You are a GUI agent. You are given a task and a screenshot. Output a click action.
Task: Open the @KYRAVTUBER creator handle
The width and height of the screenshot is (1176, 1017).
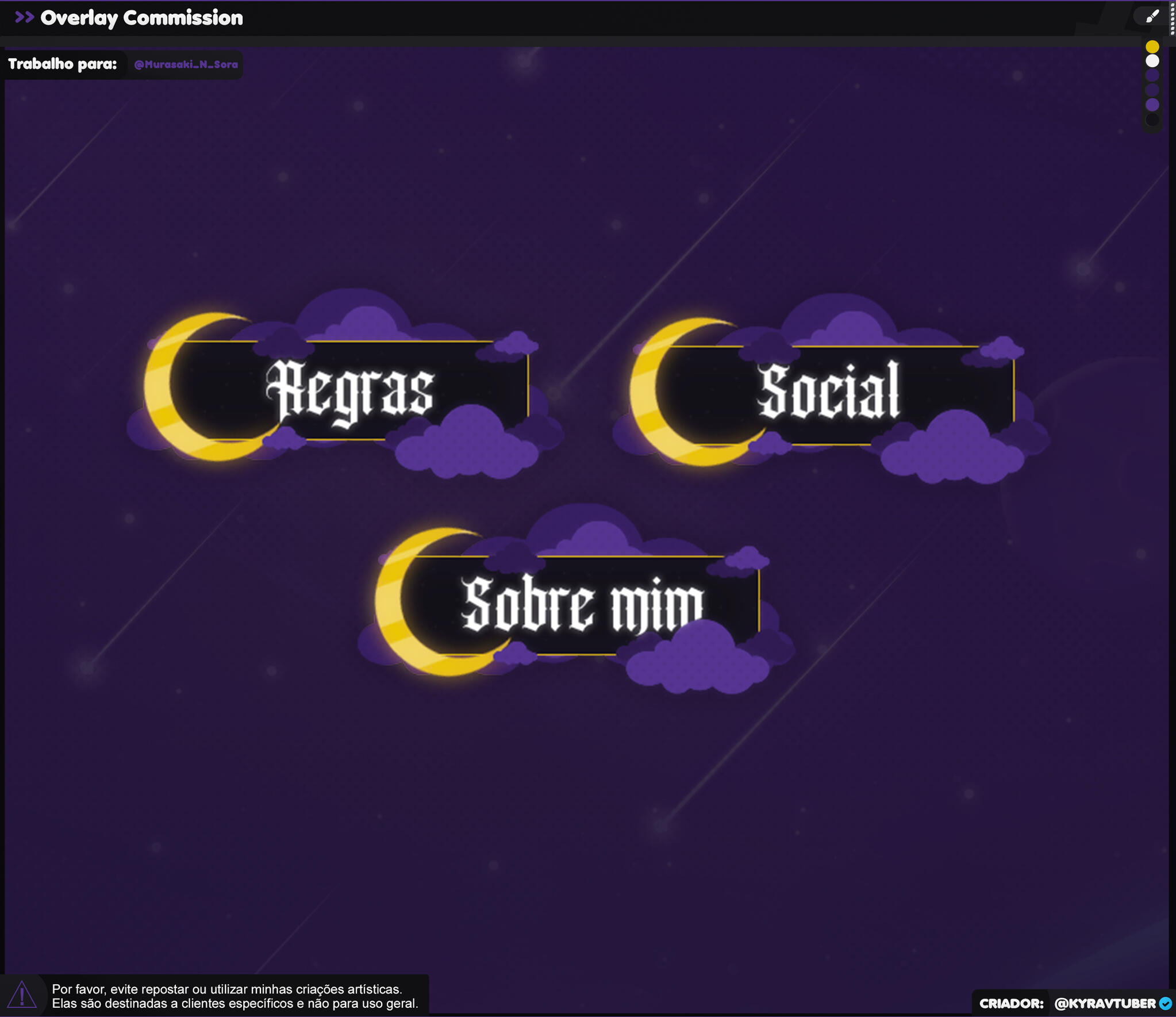1105,1003
